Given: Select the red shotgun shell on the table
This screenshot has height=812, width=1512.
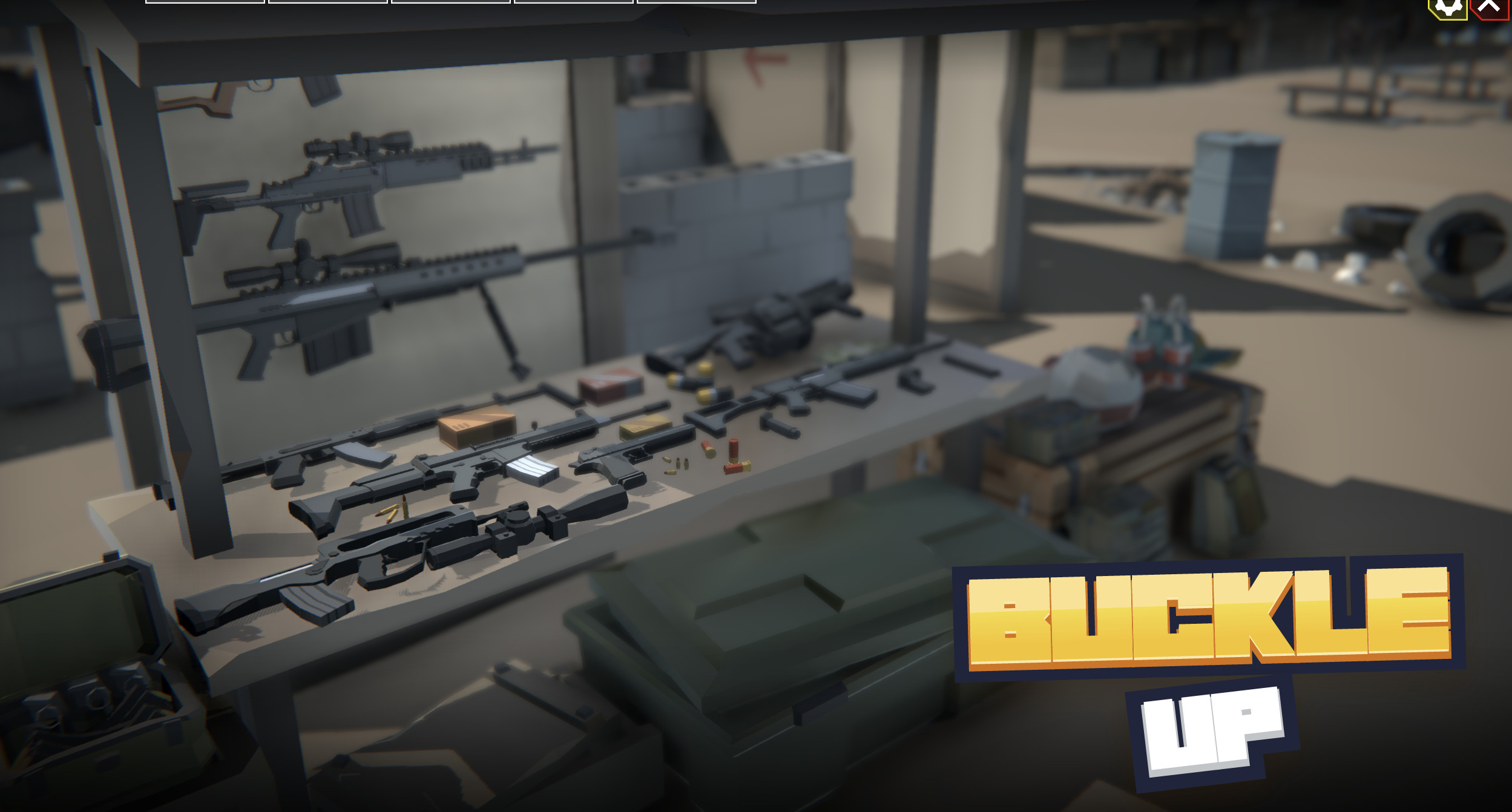Looking at the screenshot, I should 732,454.
